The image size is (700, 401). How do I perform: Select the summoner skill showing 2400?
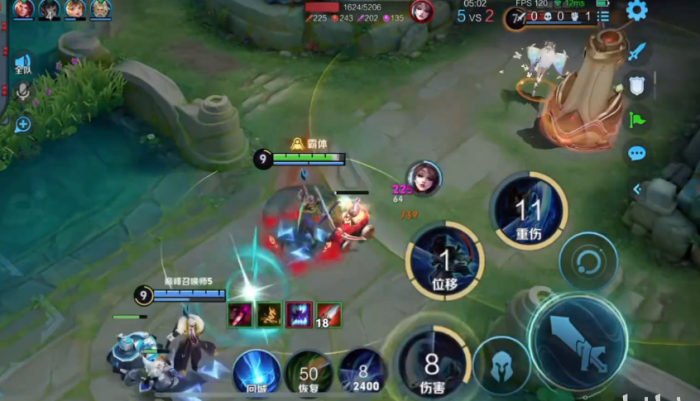coord(362,371)
